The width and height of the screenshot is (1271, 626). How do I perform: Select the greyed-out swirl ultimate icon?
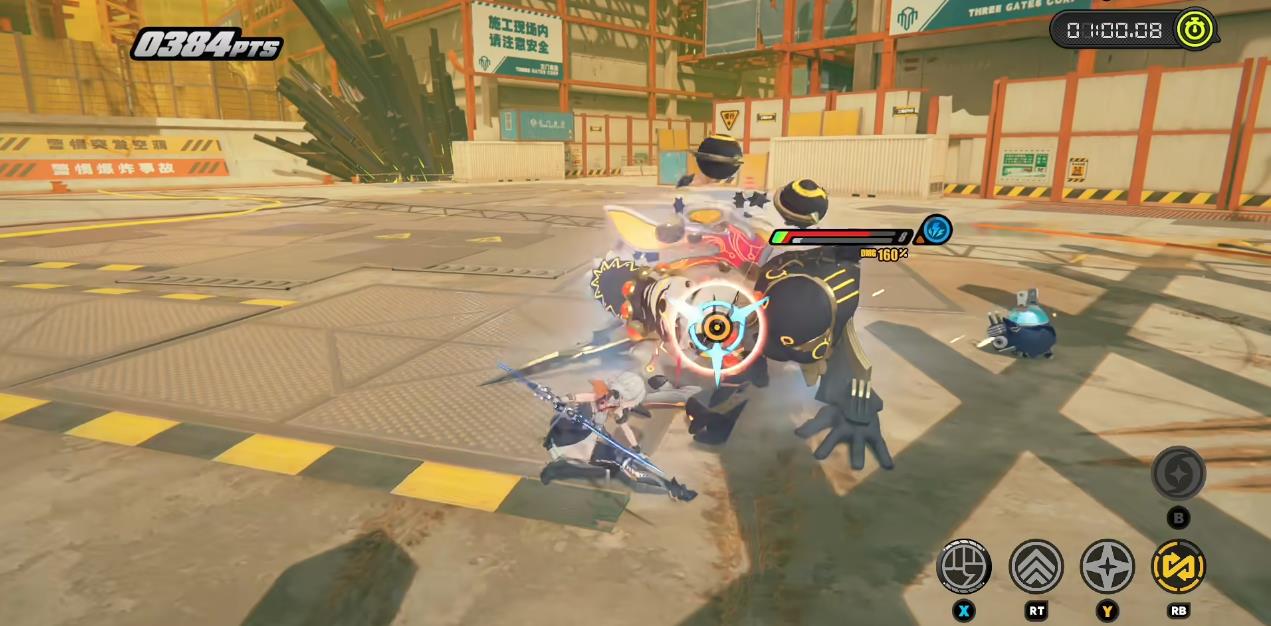(1178, 474)
